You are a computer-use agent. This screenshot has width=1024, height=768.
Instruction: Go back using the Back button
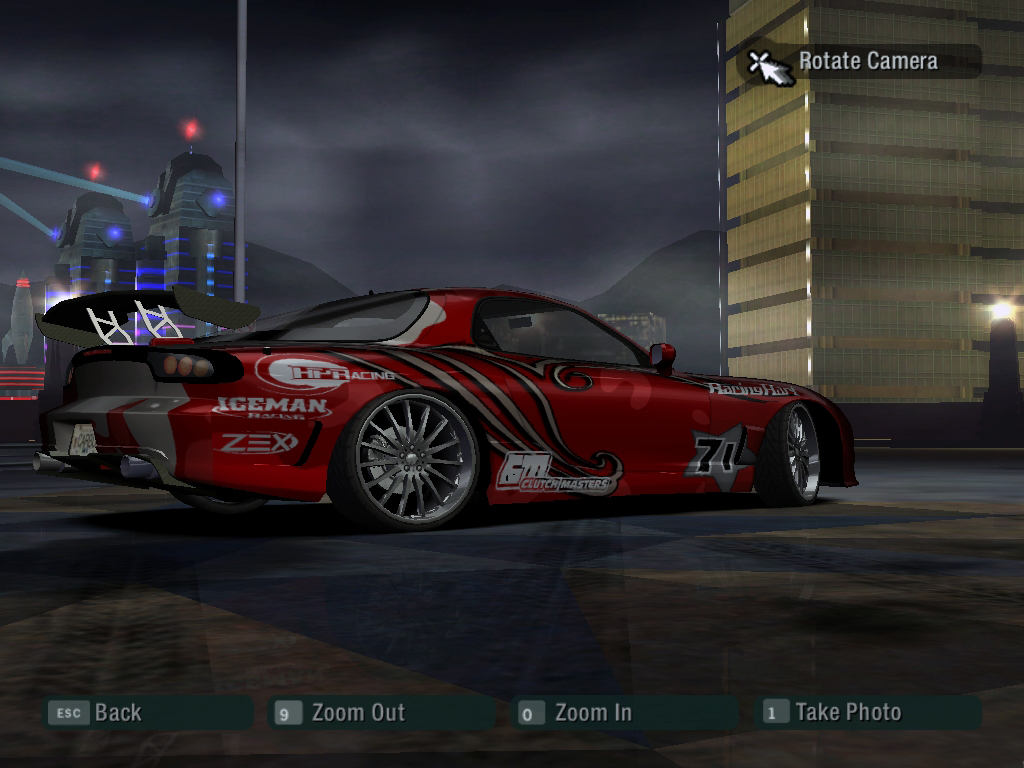tap(117, 713)
